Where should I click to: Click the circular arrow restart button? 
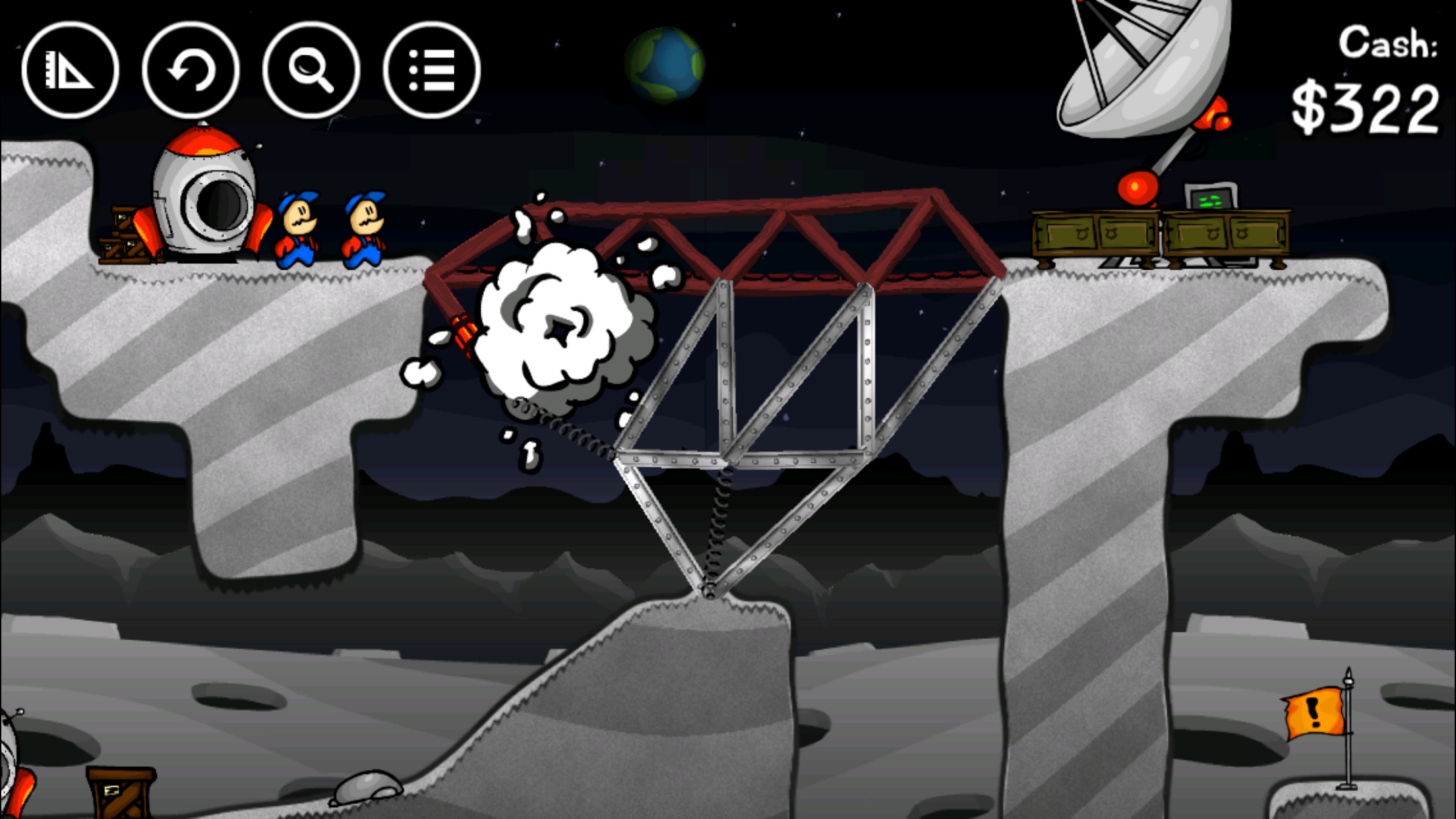pyautogui.click(x=191, y=70)
